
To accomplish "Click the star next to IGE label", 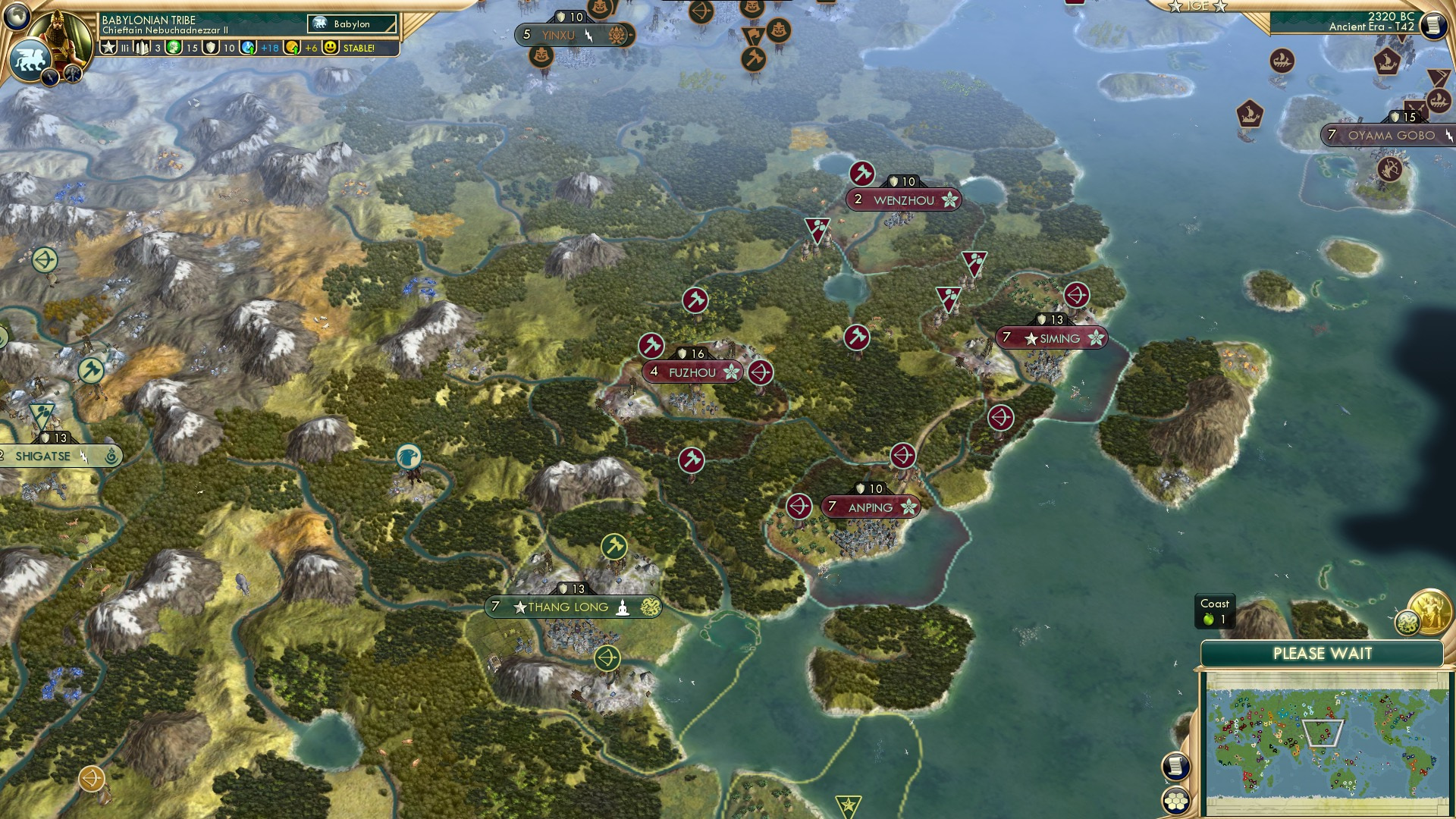I will pos(1176,6).
